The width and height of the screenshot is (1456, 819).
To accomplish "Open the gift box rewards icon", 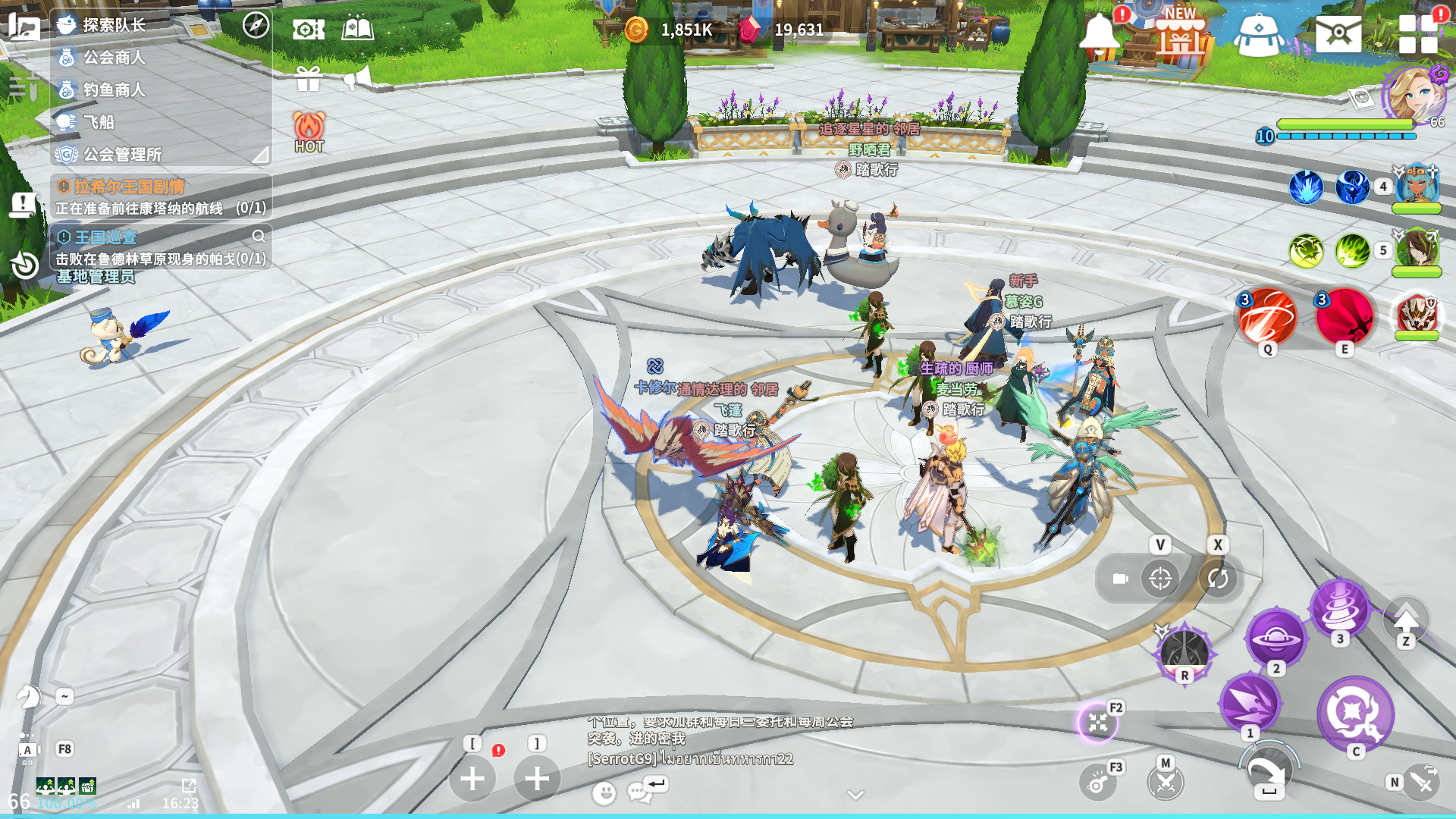I will click(309, 78).
